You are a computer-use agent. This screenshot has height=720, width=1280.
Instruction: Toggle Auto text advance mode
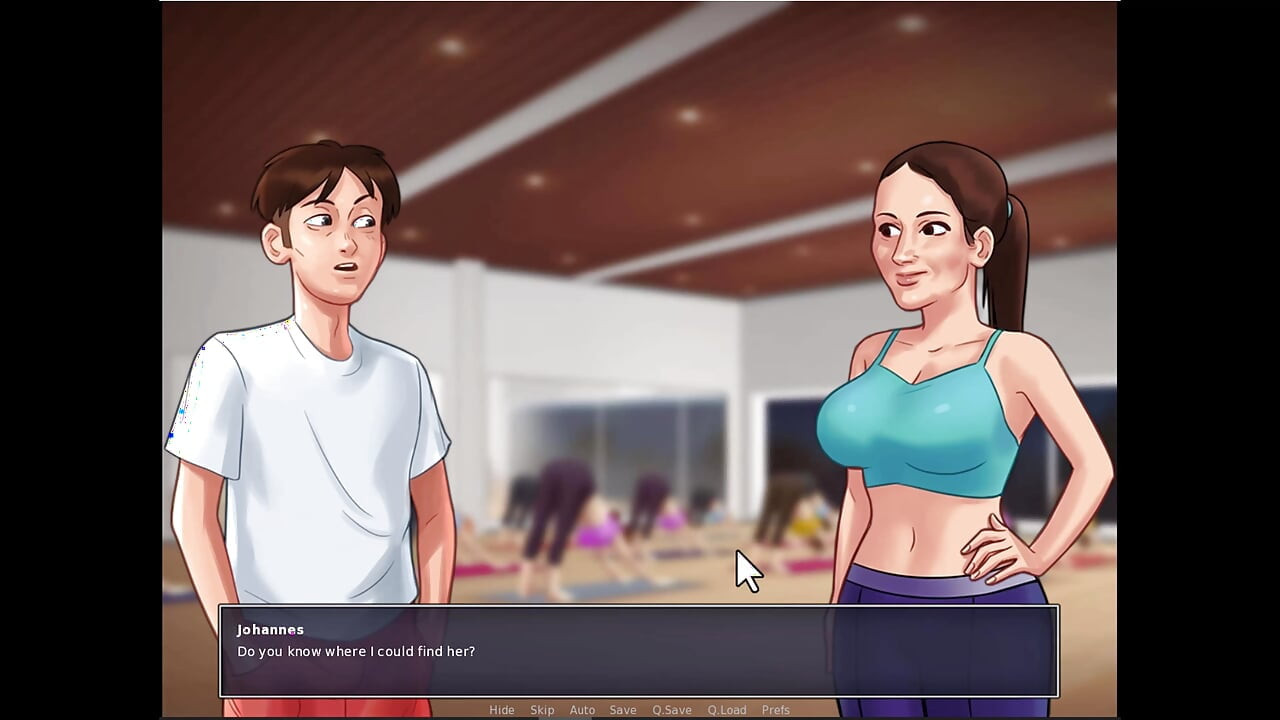click(582, 710)
